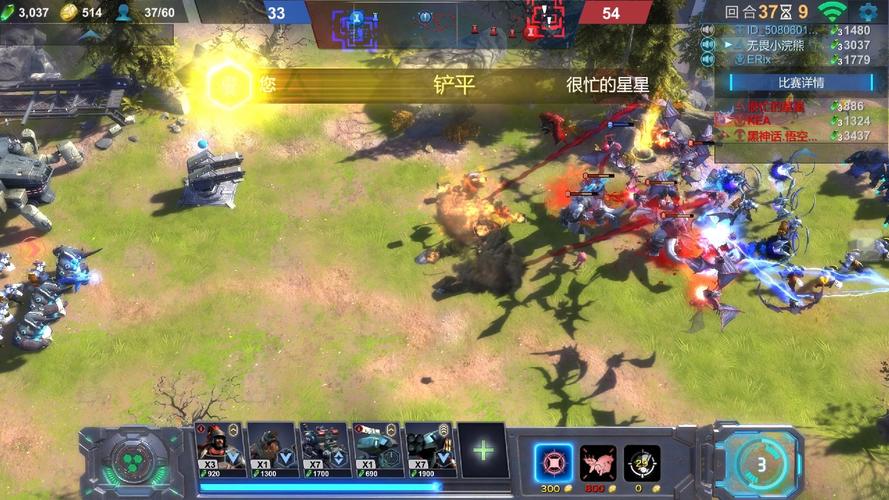Expand the arrow tab under resource bar

click(x=90, y=35)
